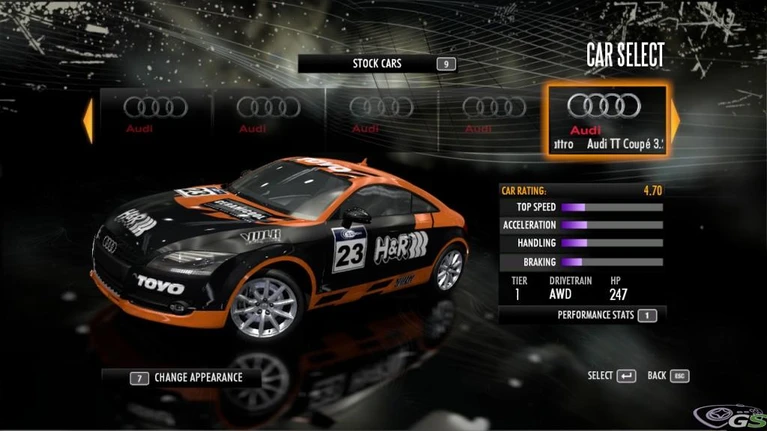Go back using the Back button
Image resolution: width=767 pixels, height=431 pixels.
click(669, 376)
